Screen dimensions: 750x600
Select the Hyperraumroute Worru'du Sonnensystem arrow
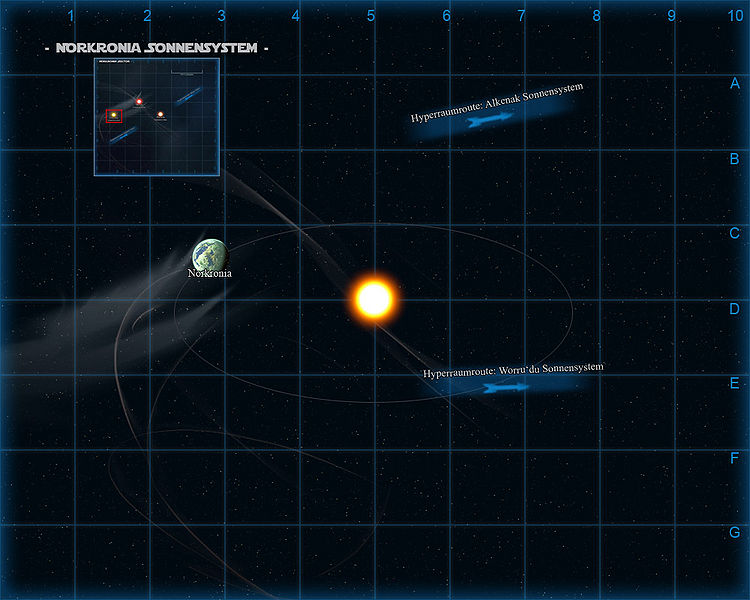pyautogui.click(x=504, y=387)
